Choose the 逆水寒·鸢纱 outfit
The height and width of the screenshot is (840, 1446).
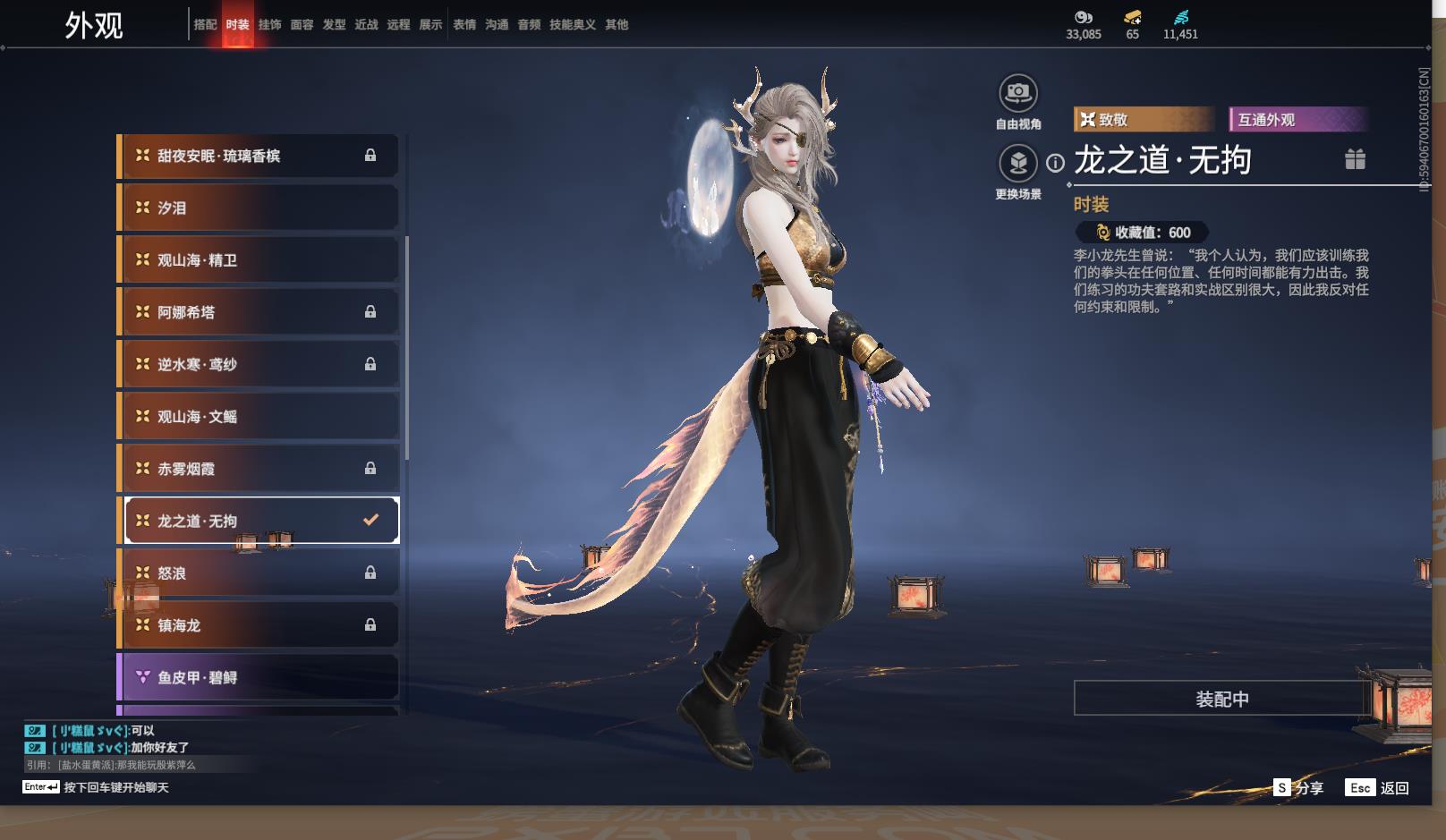tap(259, 364)
